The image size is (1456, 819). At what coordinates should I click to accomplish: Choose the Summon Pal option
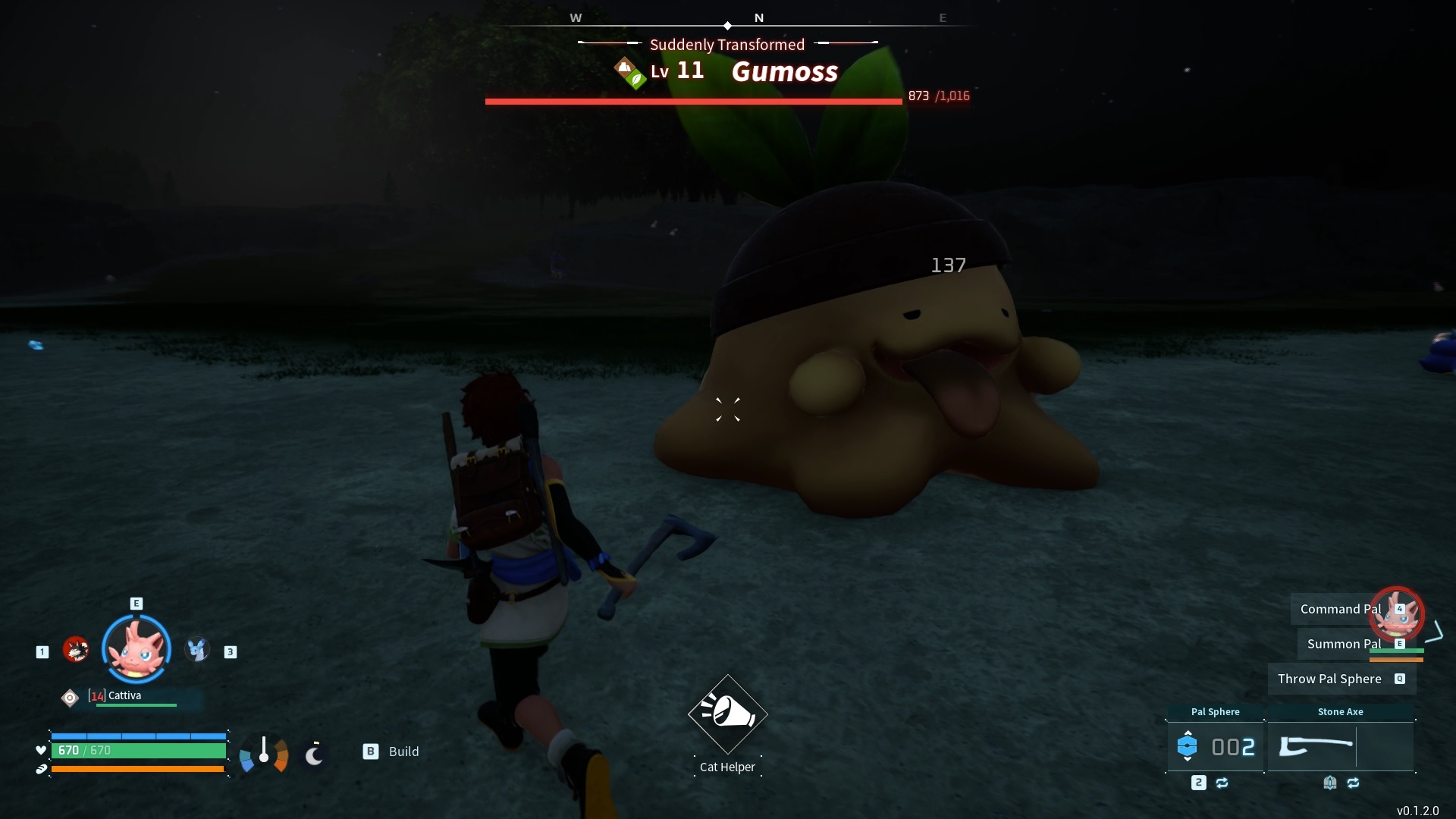click(x=1343, y=644)
